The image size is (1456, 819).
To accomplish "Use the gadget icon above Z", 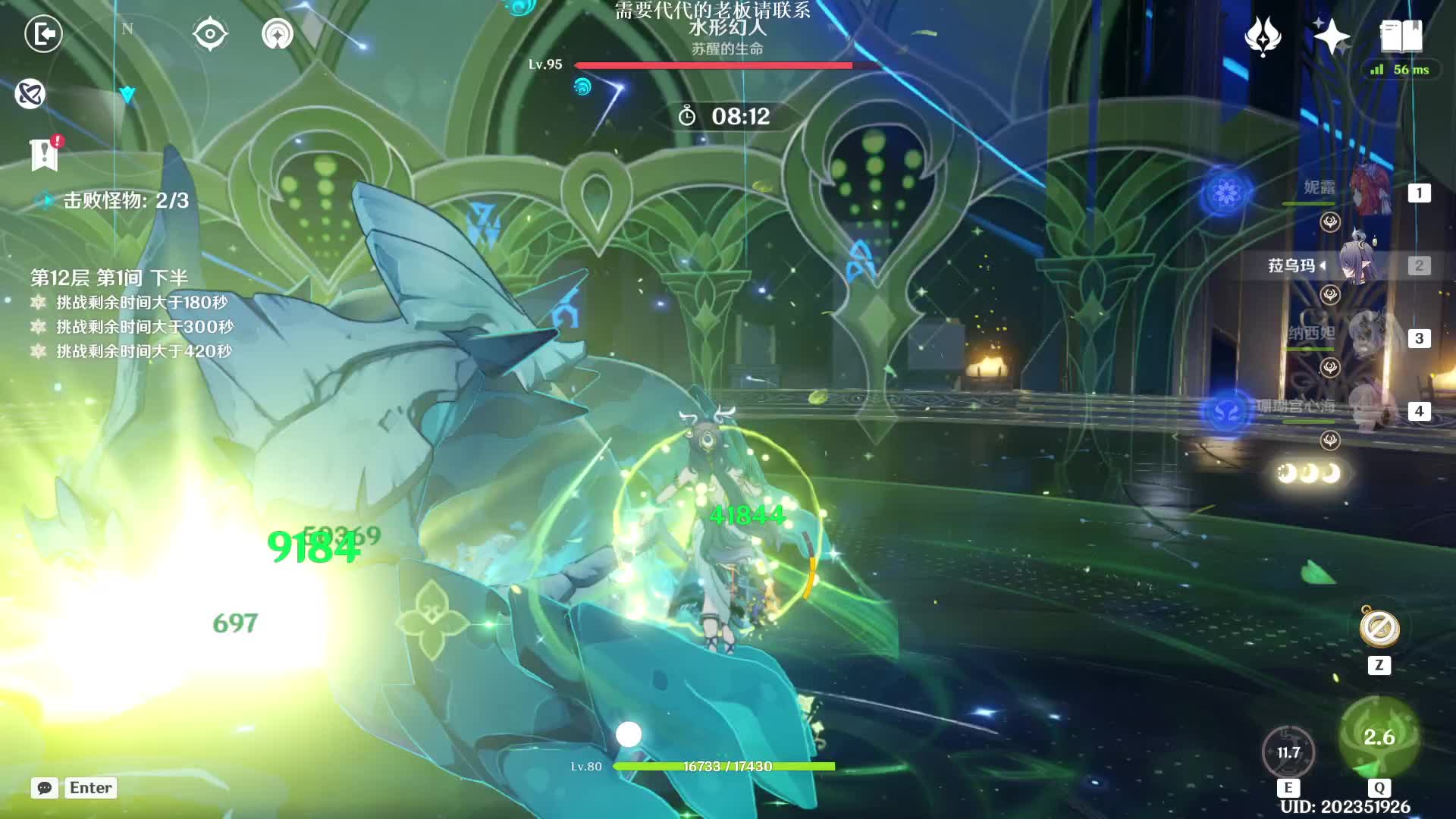I will click(1379, 629).
